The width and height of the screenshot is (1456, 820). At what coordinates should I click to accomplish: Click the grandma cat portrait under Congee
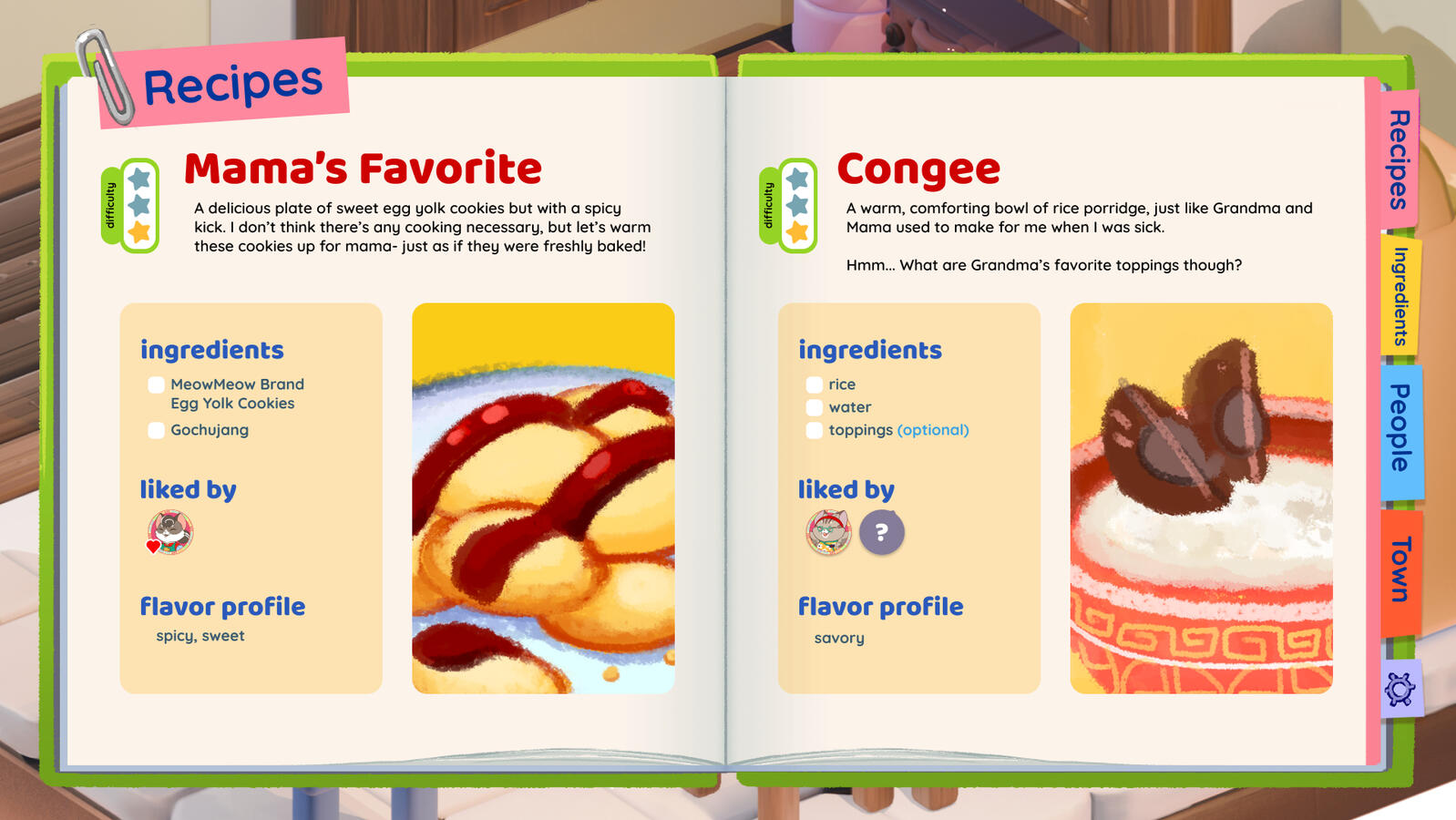pyautogui.click(x=828, y=532)
